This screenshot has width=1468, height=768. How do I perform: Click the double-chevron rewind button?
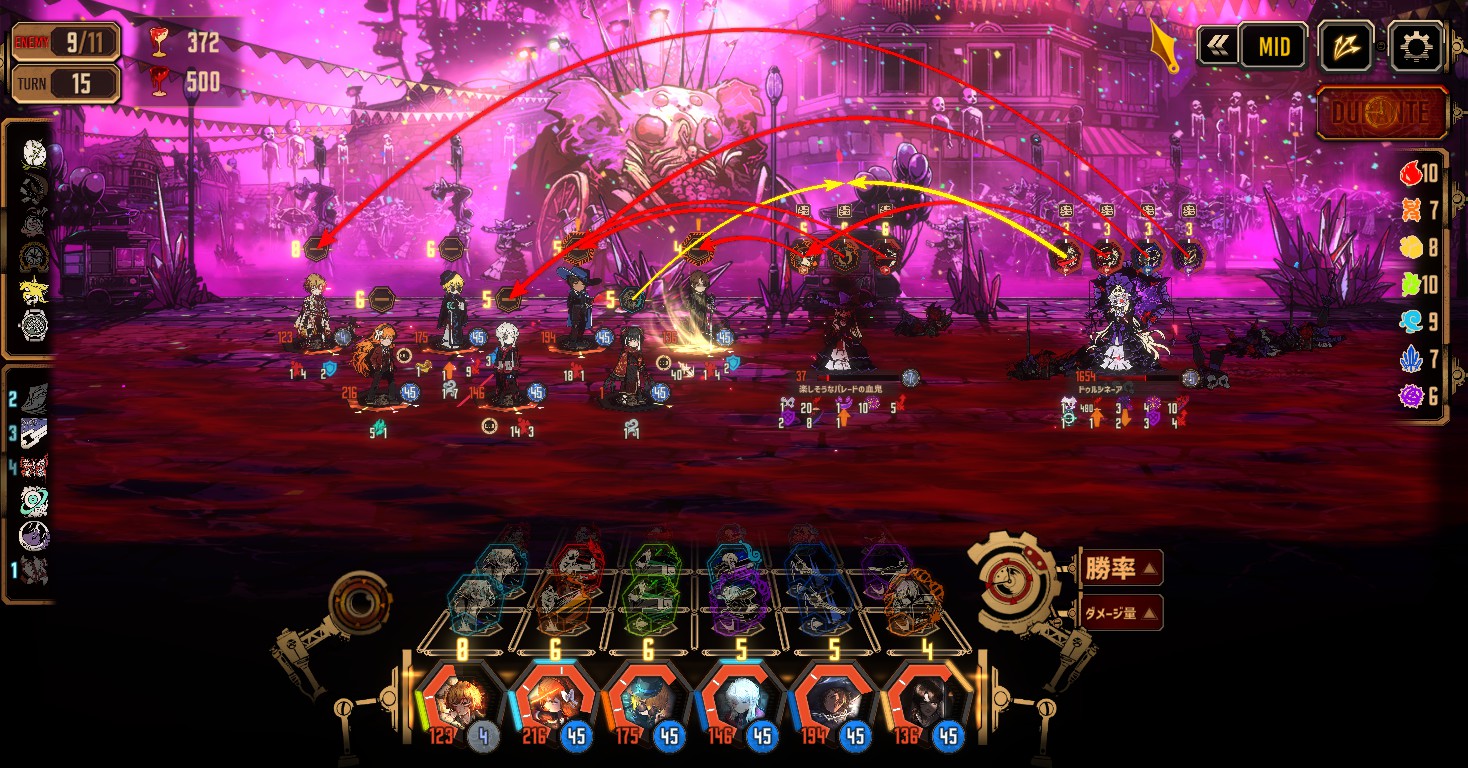coord(1219,46)
